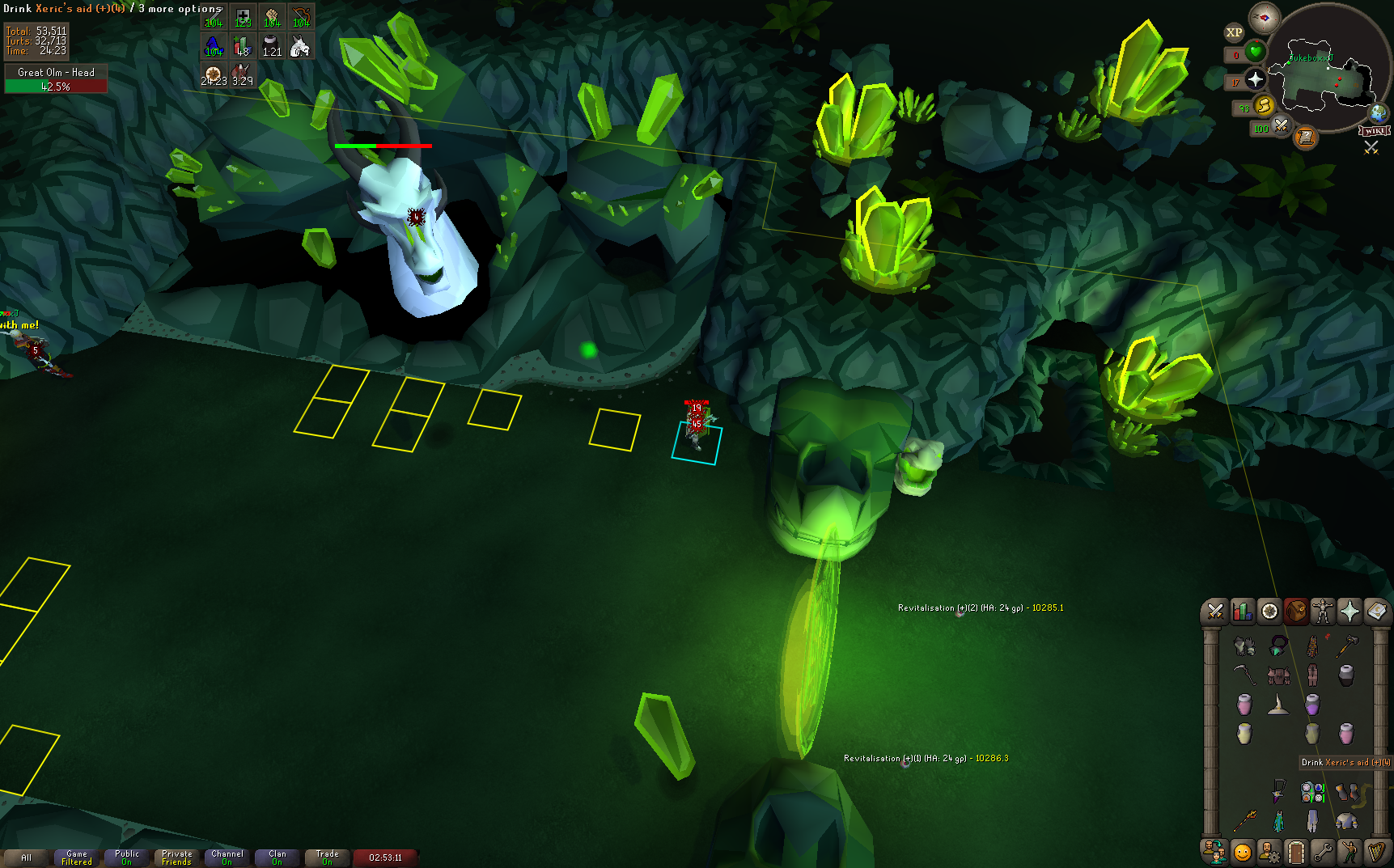Switch to the Public chat tab
Screen dimensions: 1394x868
(x=127, y=857)
